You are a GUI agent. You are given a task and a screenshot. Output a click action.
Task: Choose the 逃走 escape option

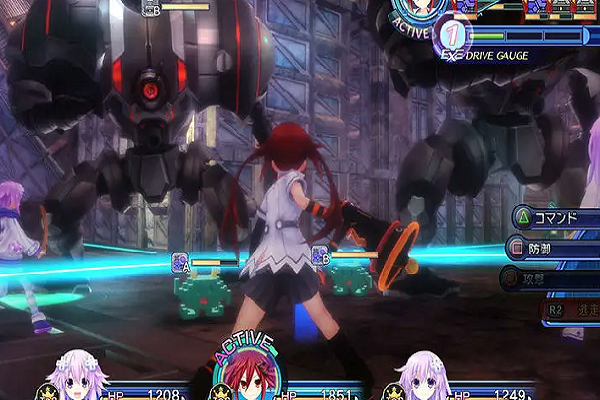(x=572, y=311)
